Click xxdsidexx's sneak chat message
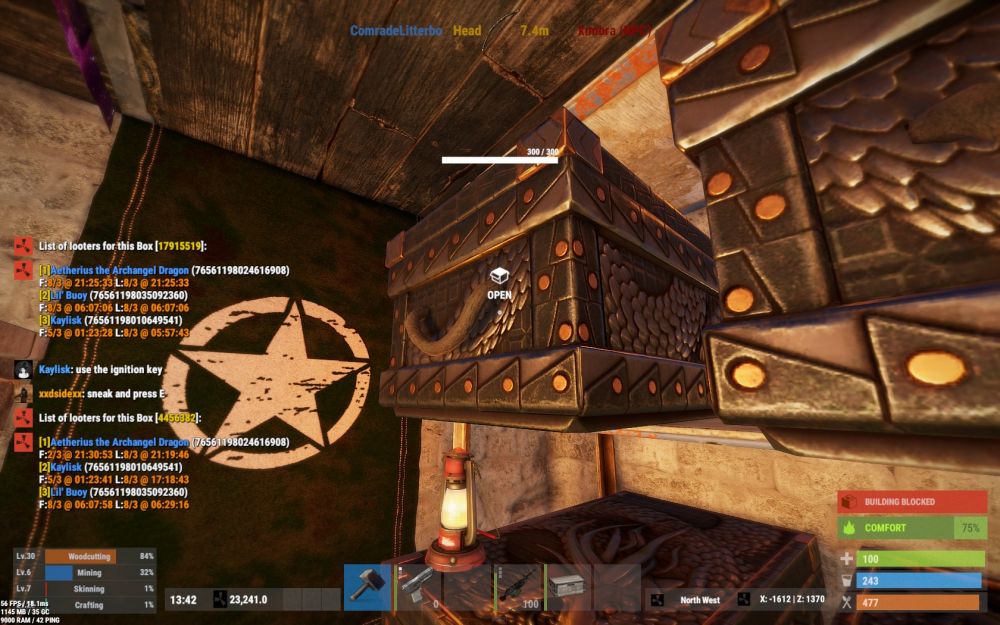 pos(102,393)
